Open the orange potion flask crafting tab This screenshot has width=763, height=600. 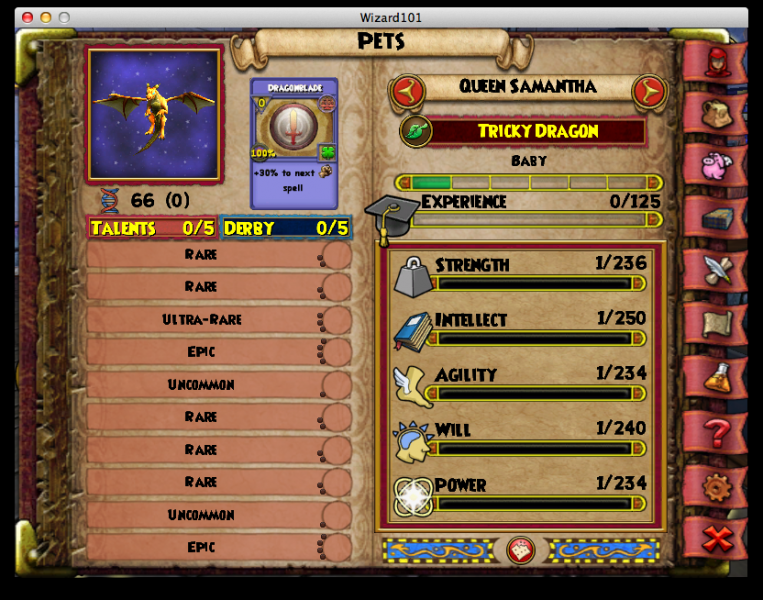pos(716,377)
